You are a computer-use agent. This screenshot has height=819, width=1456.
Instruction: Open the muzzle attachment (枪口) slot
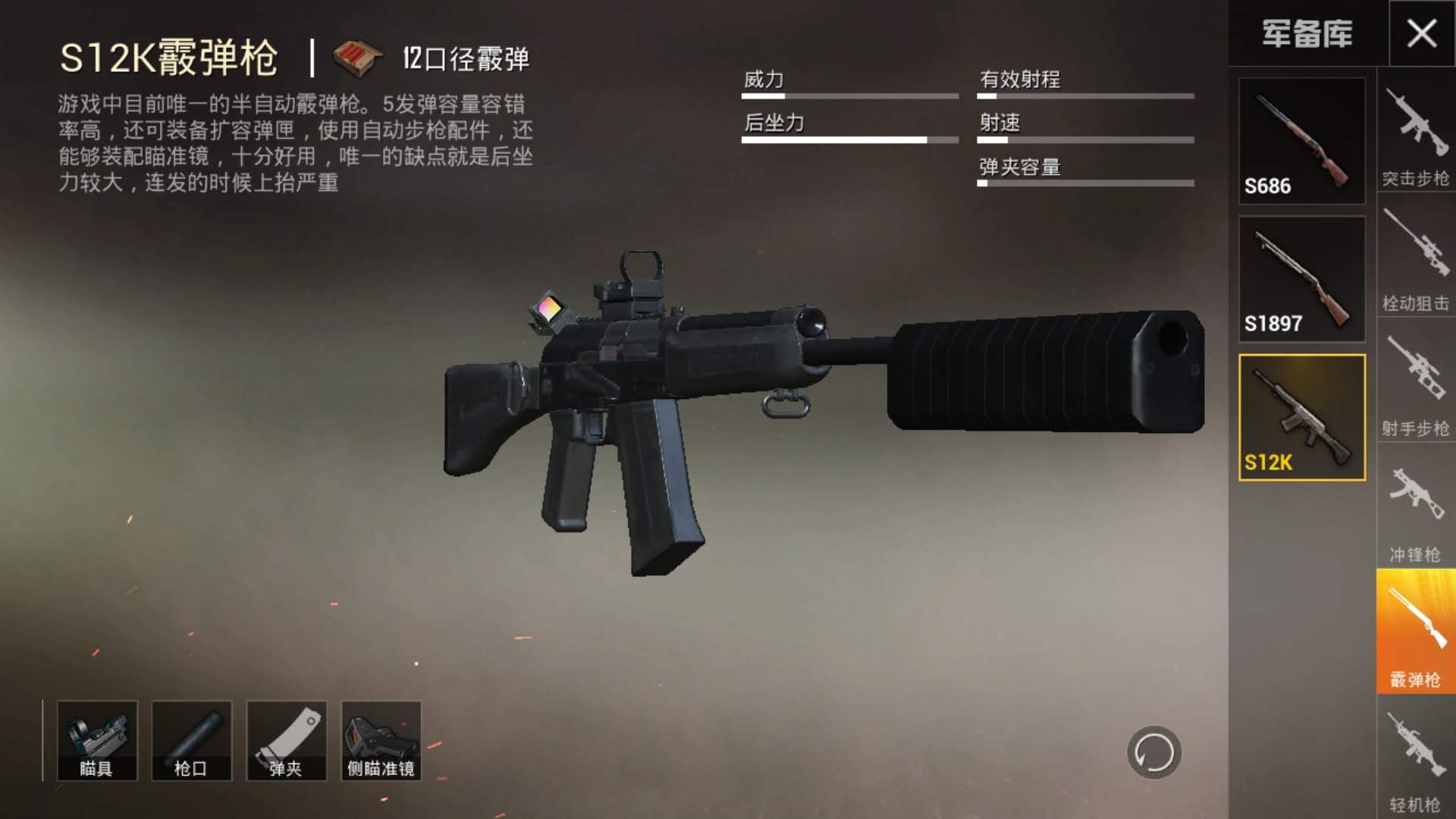tap(192, 739)
